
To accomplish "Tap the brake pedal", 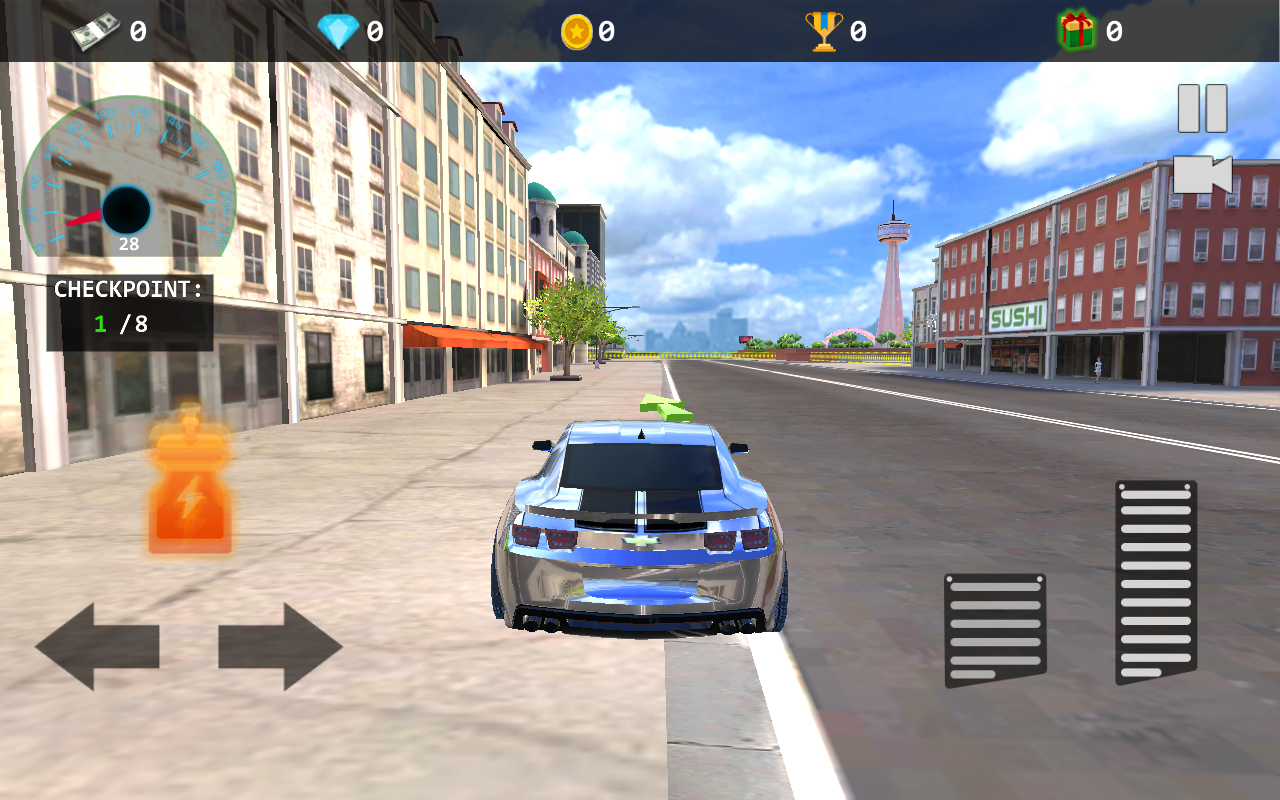I will tap(995, 630).
